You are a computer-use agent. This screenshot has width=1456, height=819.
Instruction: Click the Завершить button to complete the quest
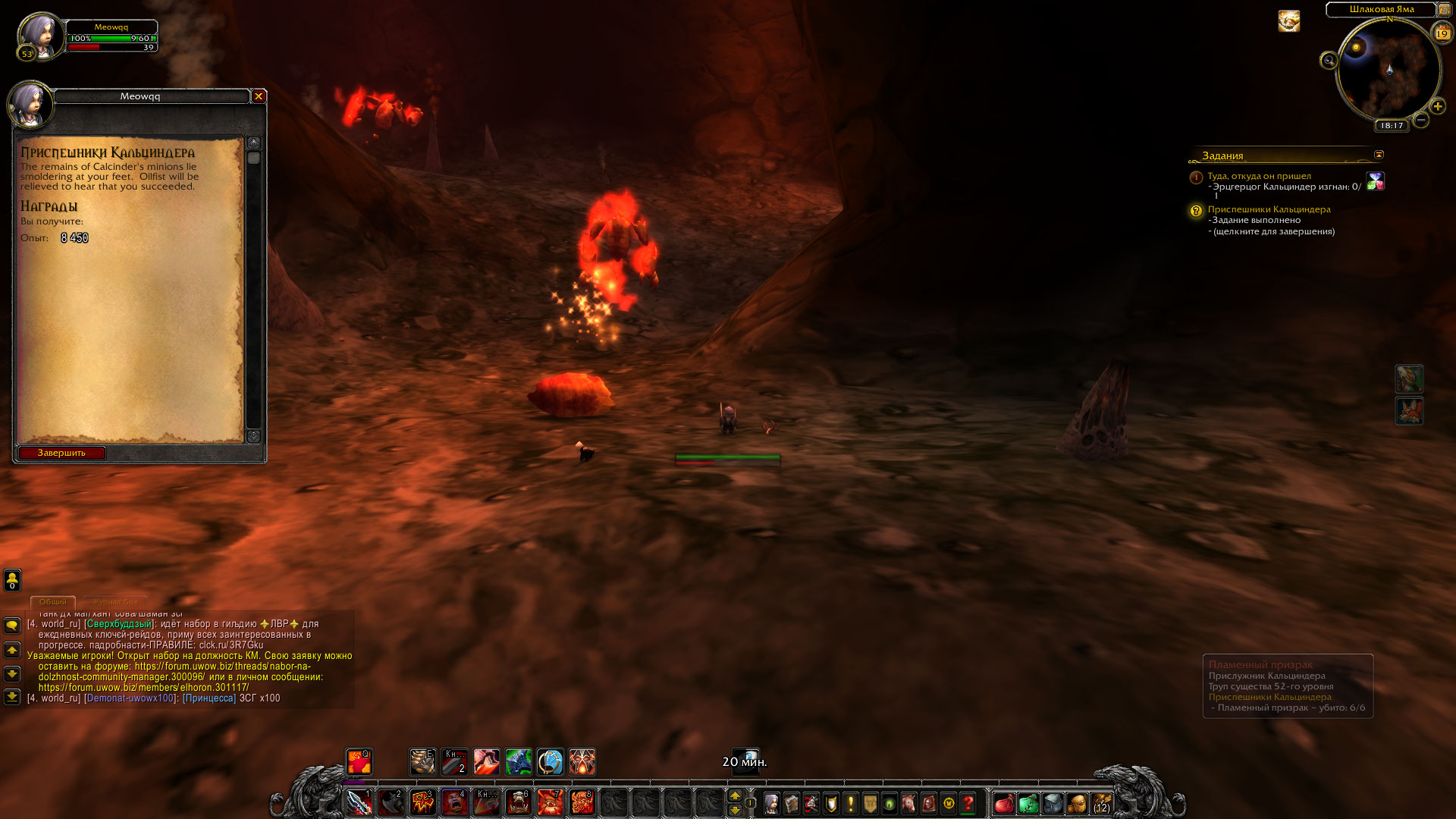coord(61,453)
